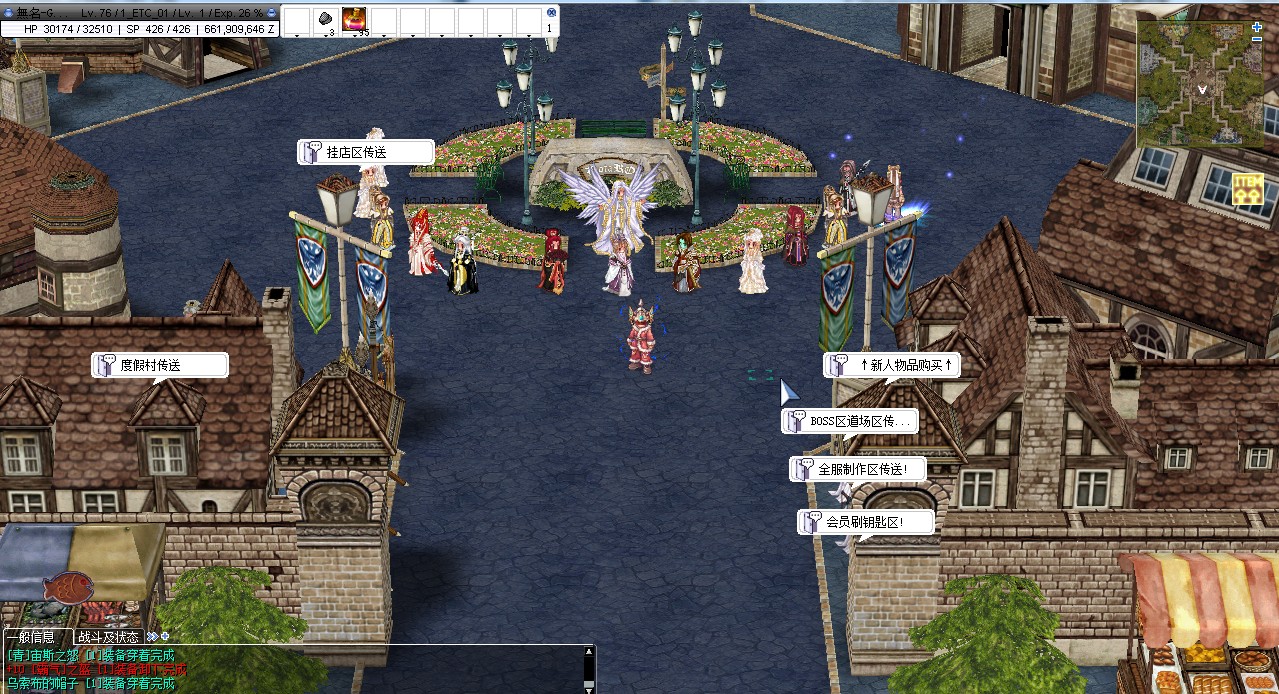Select the red potion hotbar slot
1279x694 pixels.
click(x=354, y=19)
